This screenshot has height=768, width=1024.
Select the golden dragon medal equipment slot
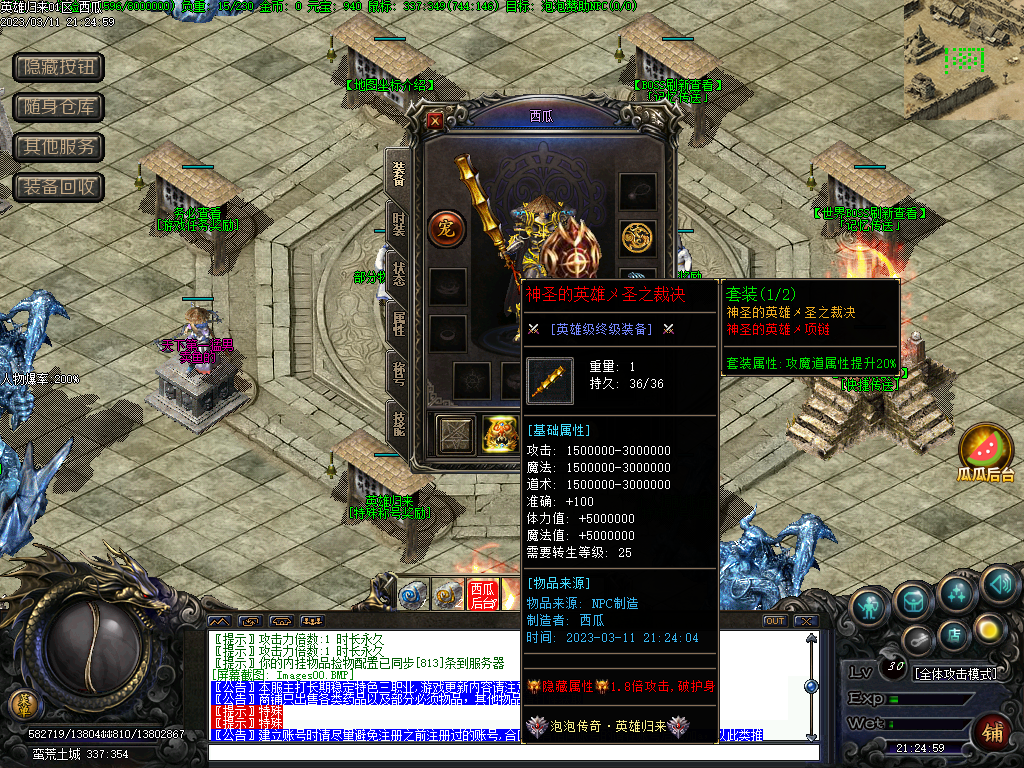[637, 236]
